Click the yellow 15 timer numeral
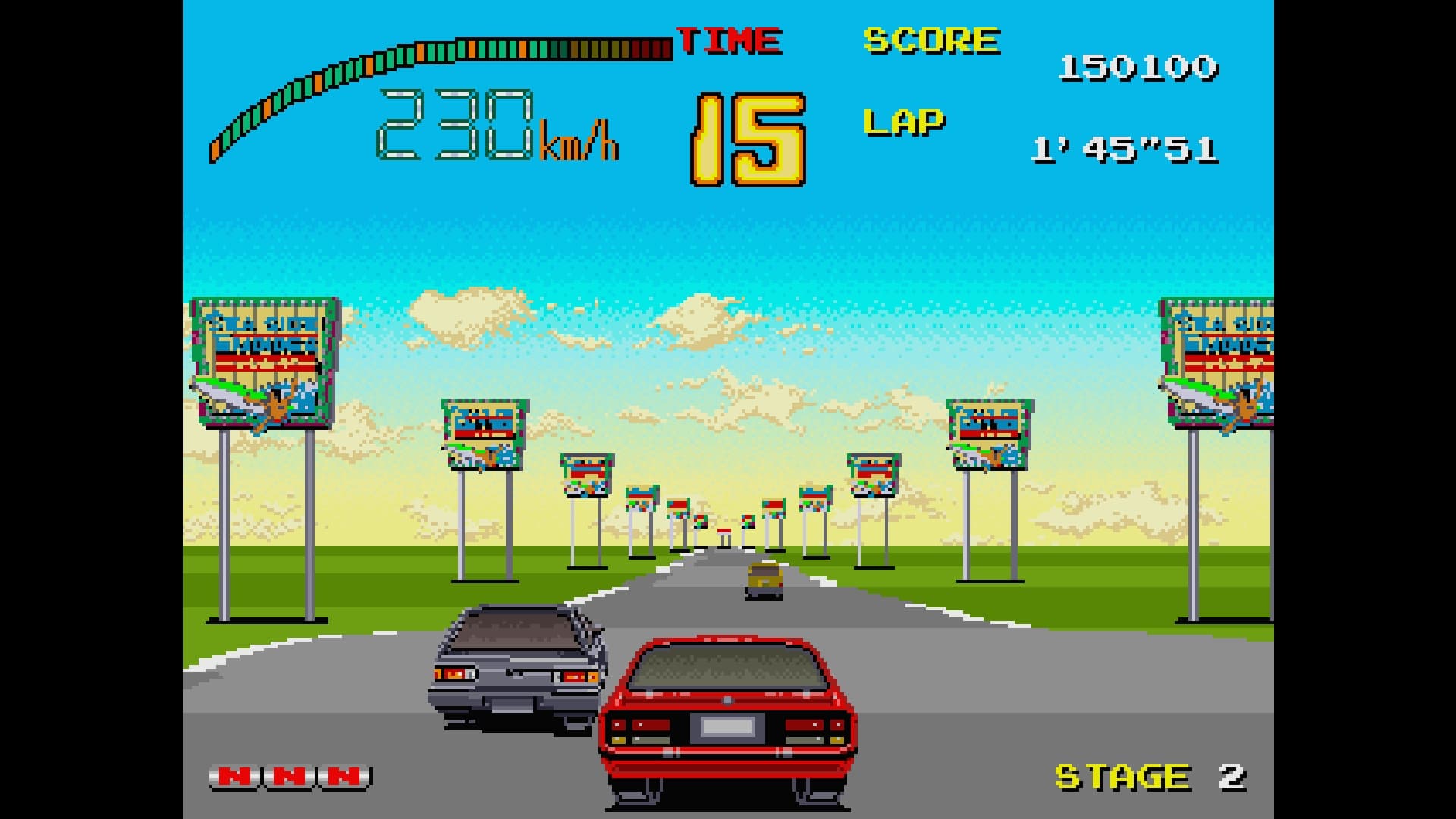Image resolution: width=1456 pixels, height=819 pixels. (x=747, y=136)
